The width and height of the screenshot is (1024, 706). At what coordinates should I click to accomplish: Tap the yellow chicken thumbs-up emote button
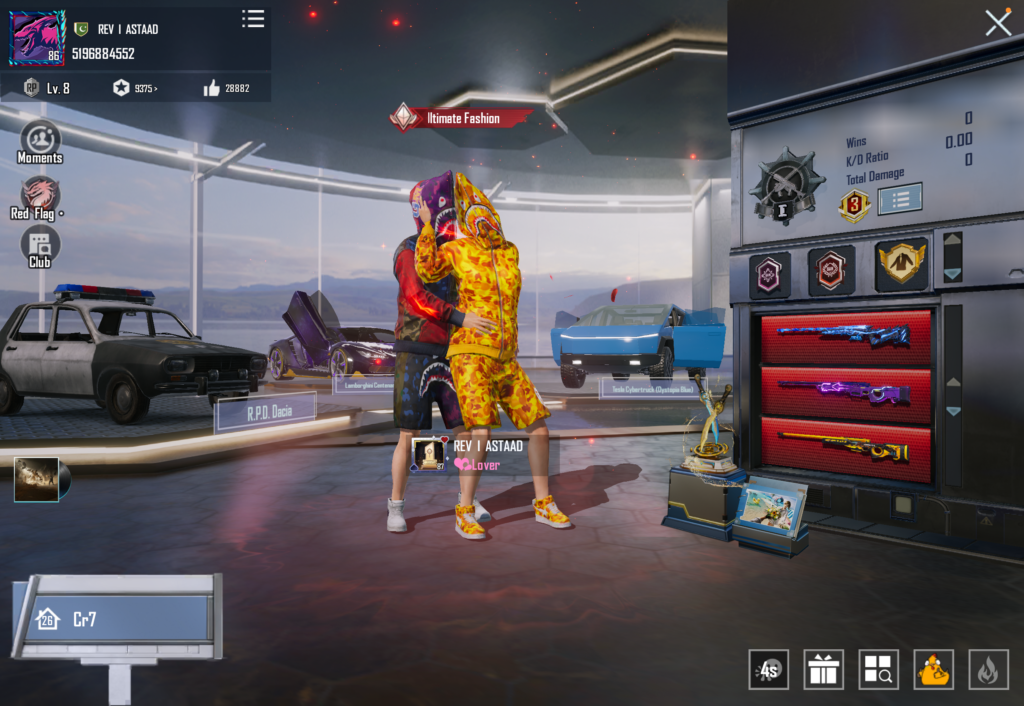coord(933,669)
